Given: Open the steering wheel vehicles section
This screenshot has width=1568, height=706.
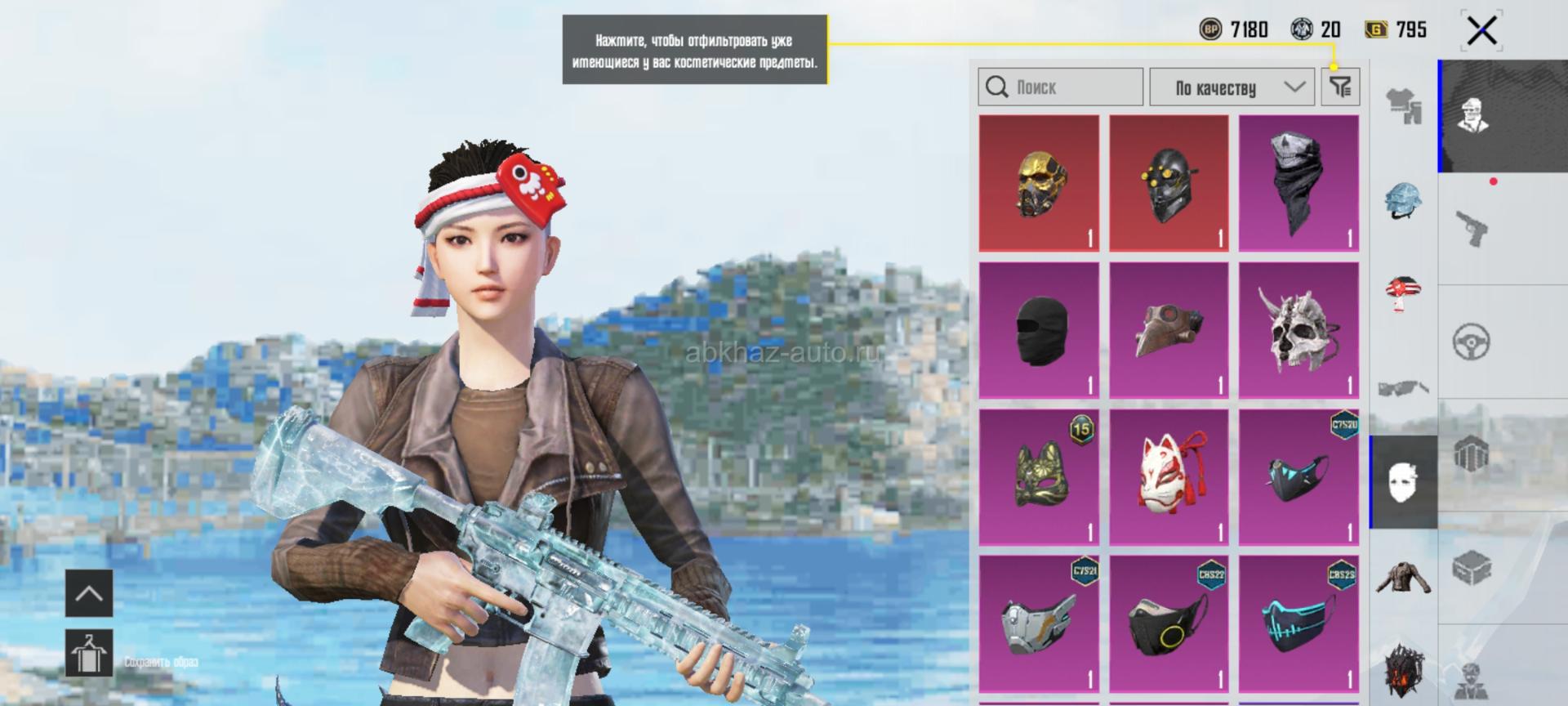Looking at the screenshot, I should click(x=1472, y=342).
